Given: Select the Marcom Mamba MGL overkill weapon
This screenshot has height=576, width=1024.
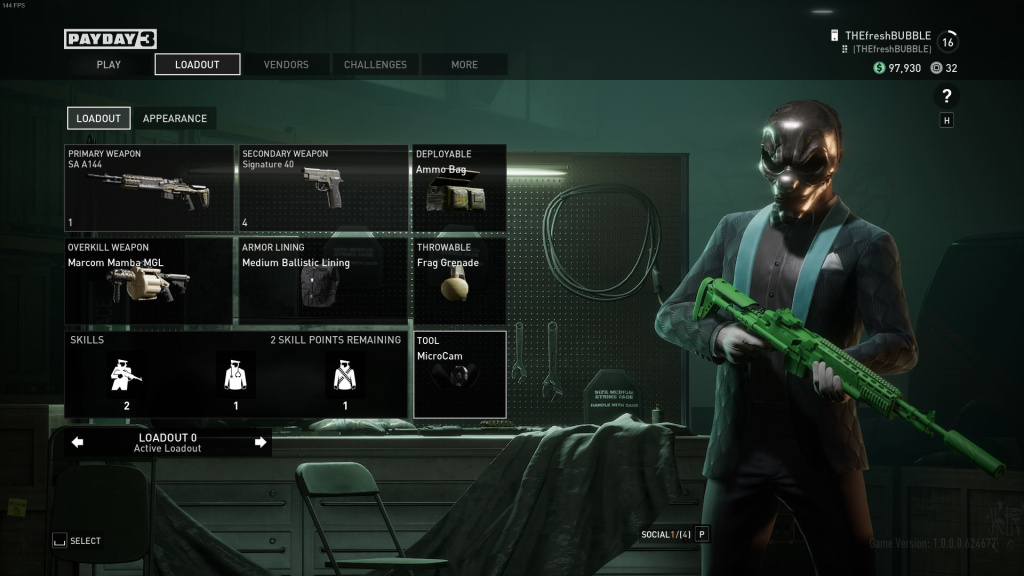Looking at the screenshot, I should [149, 281].
